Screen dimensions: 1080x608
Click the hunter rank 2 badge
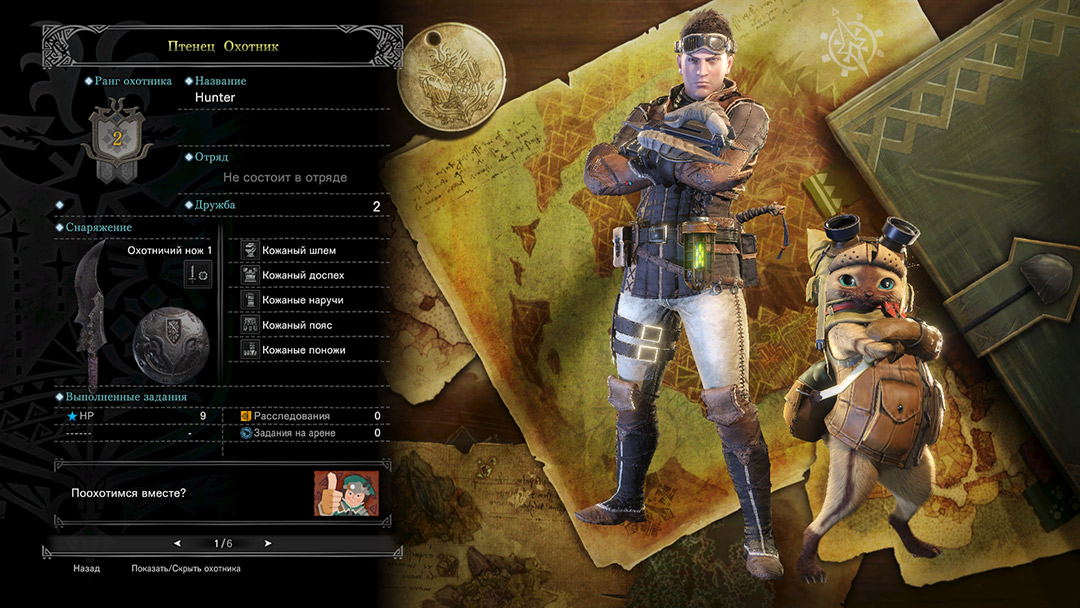click(x=116, y=140)
